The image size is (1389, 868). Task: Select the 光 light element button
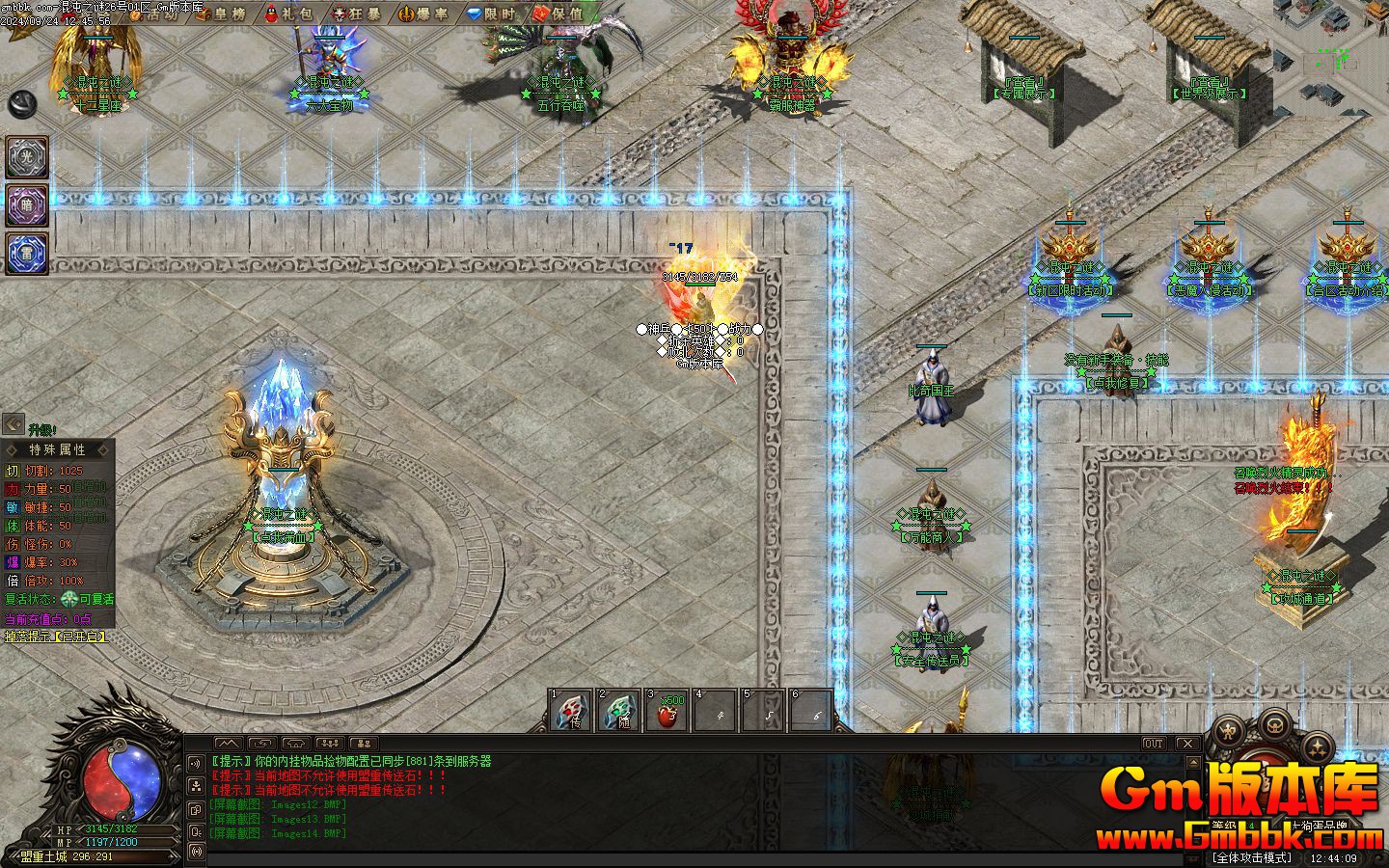[x=27, y=157]
